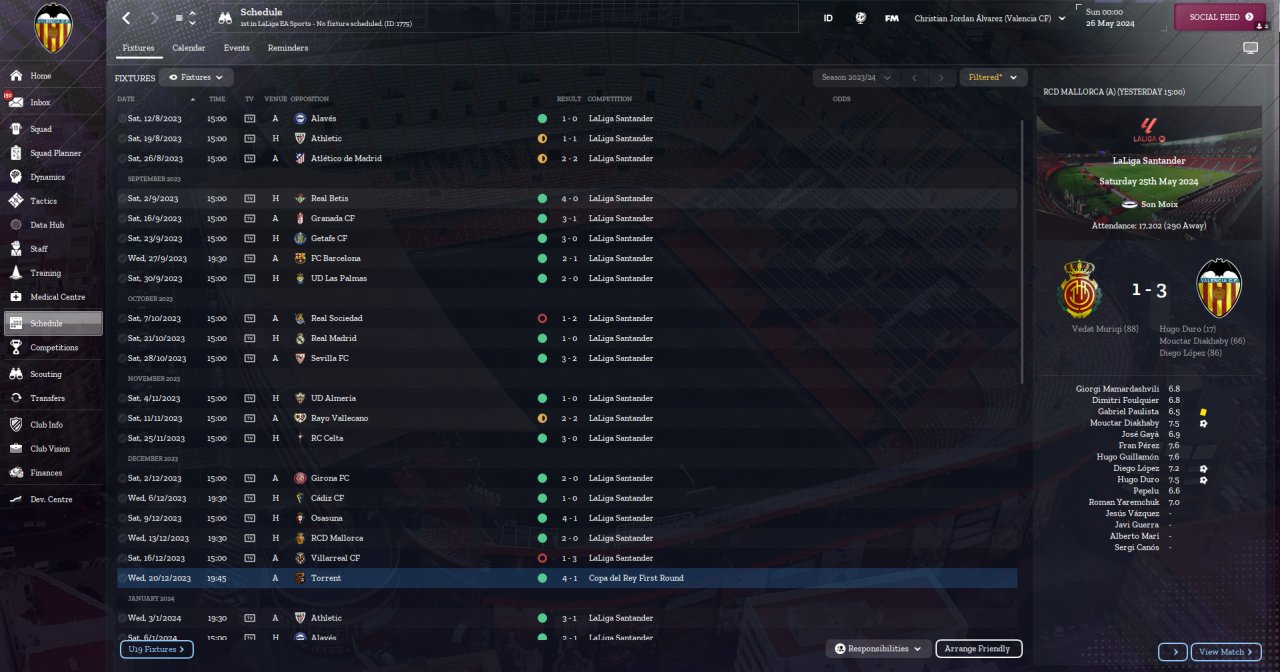Select the Torrent Copa del Rey fixture
The width and height of the screenshot is (1280, 672).
pyautogui.click(x=566, y=578)
